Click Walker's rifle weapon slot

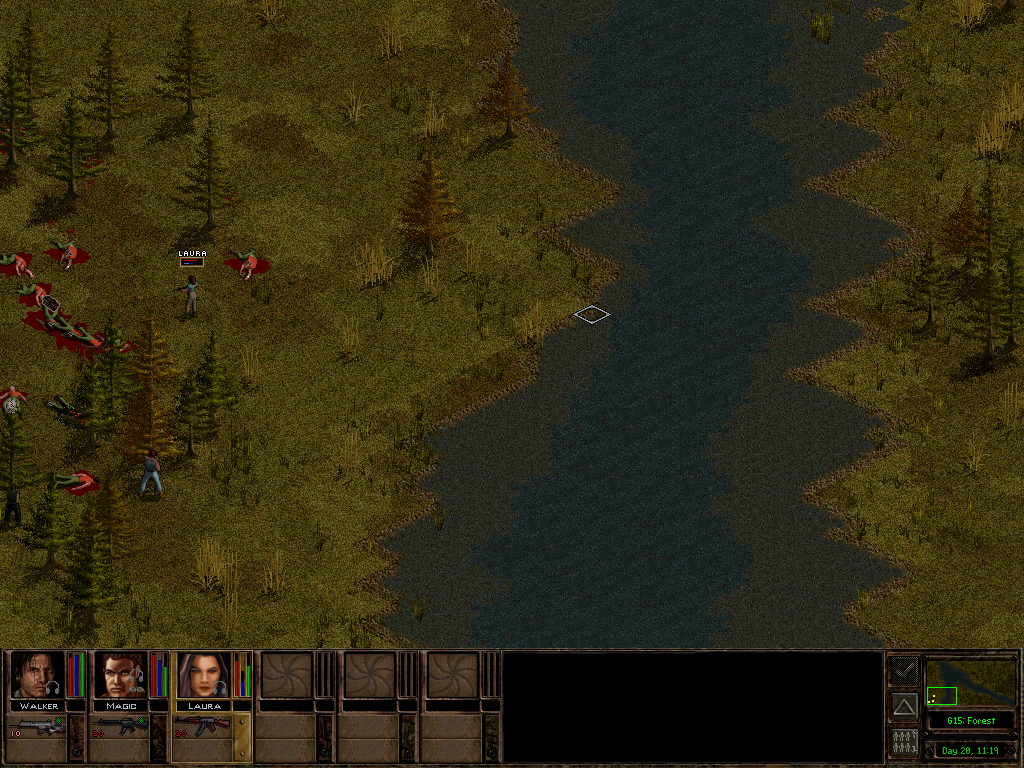click(40, 726)
